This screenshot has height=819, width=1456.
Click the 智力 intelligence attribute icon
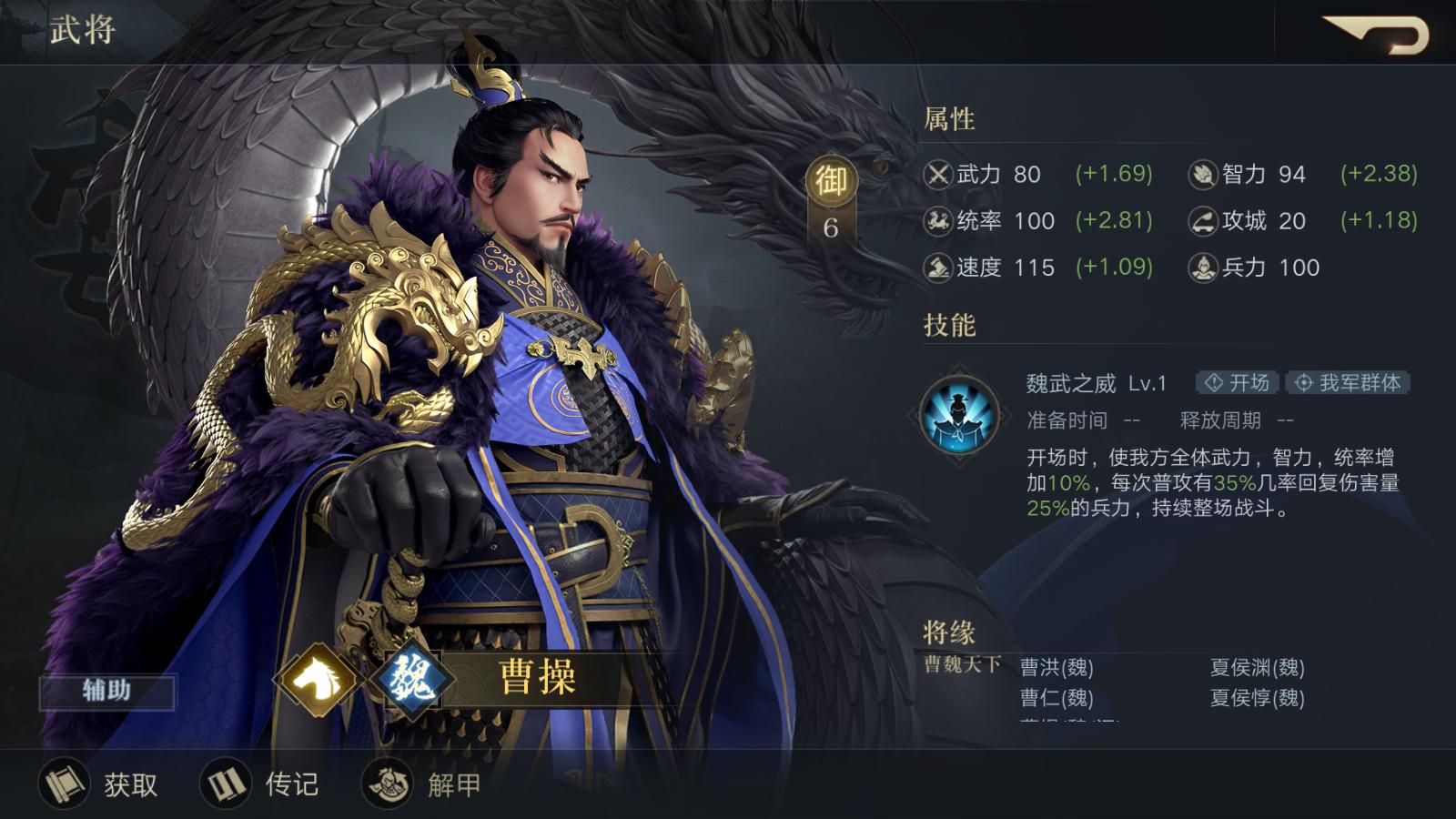(x=1203, y=175)
